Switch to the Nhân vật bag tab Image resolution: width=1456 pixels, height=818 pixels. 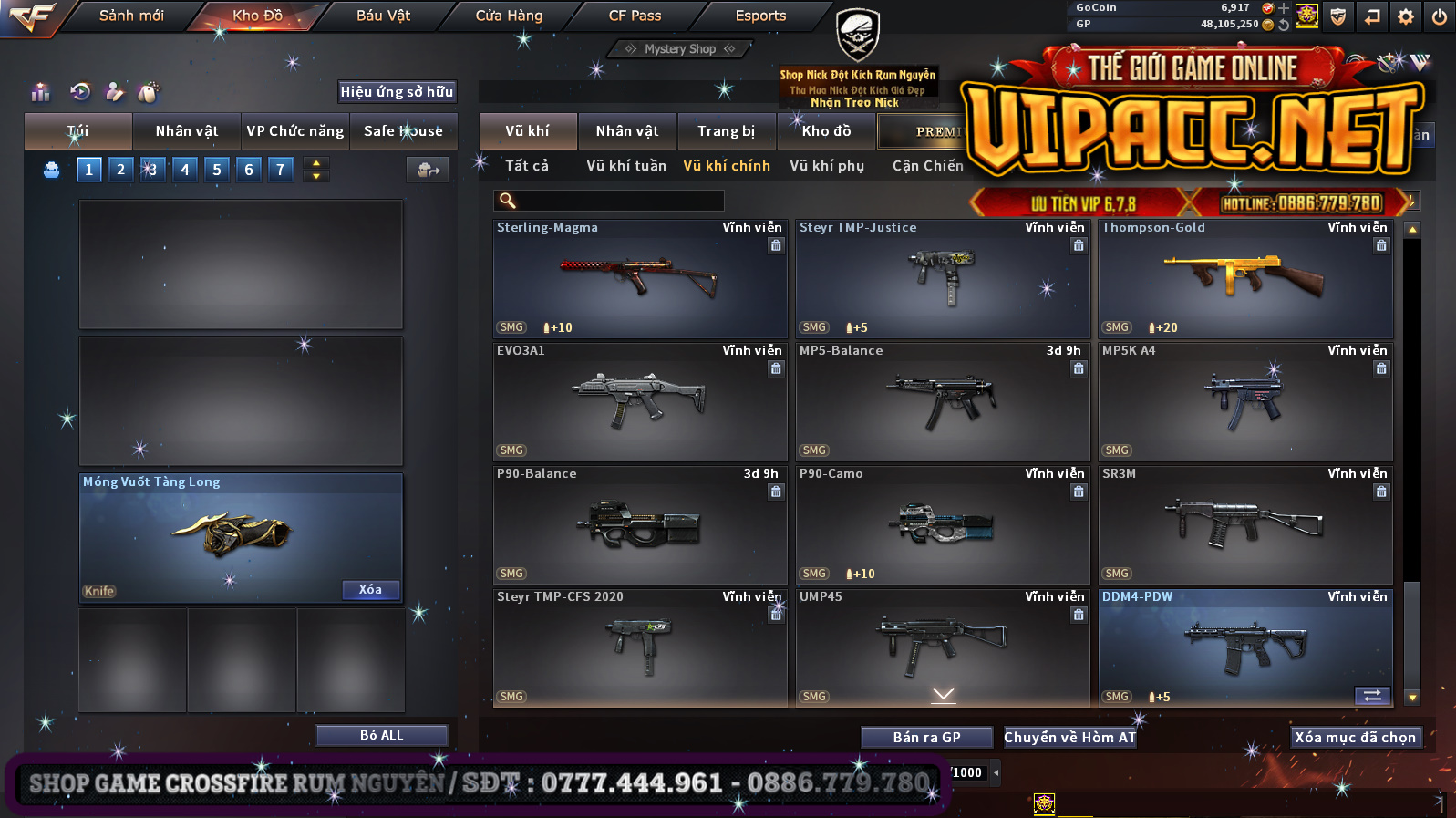tap(187, 131)
